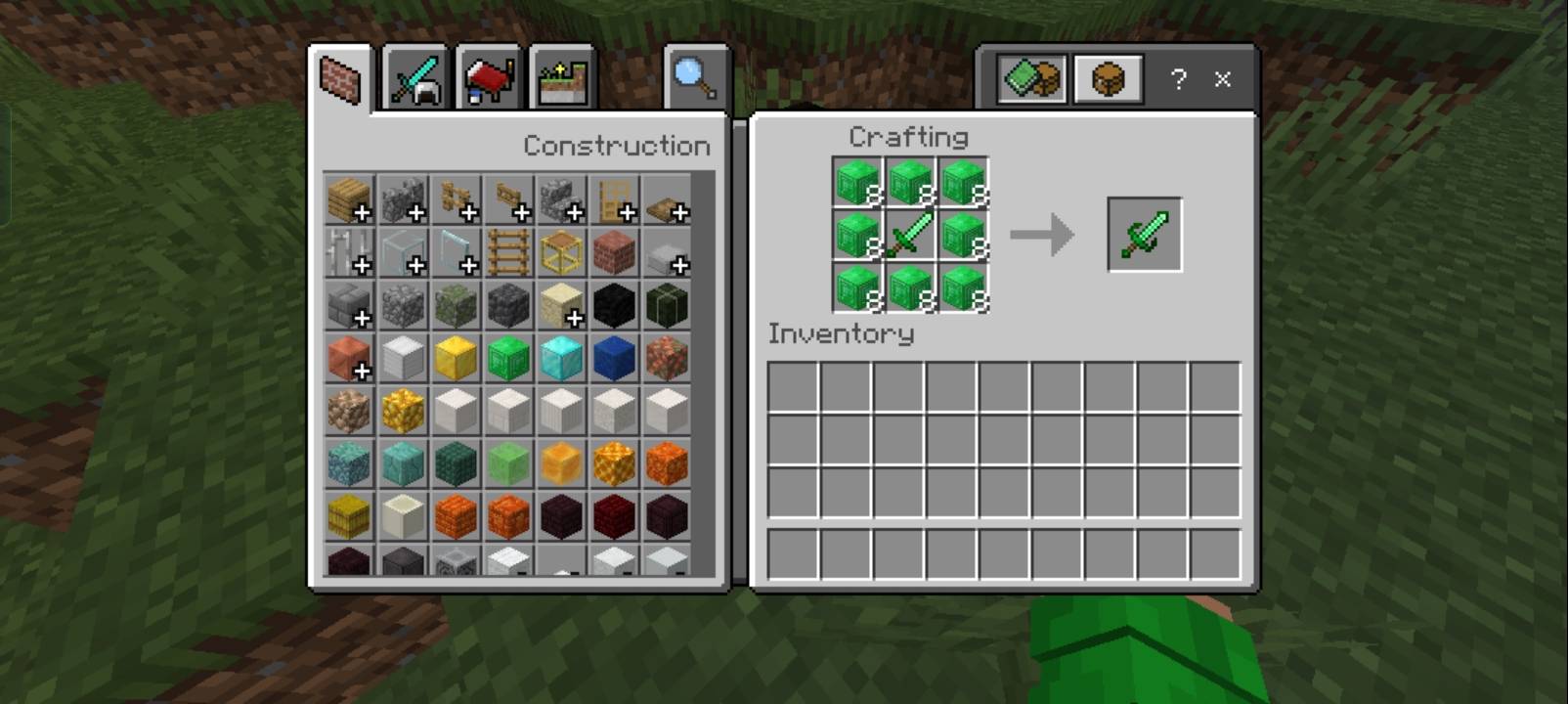The image size is (1568, 704).
Task: Open the magnifying glass search tab
Action: coord(695,79)
